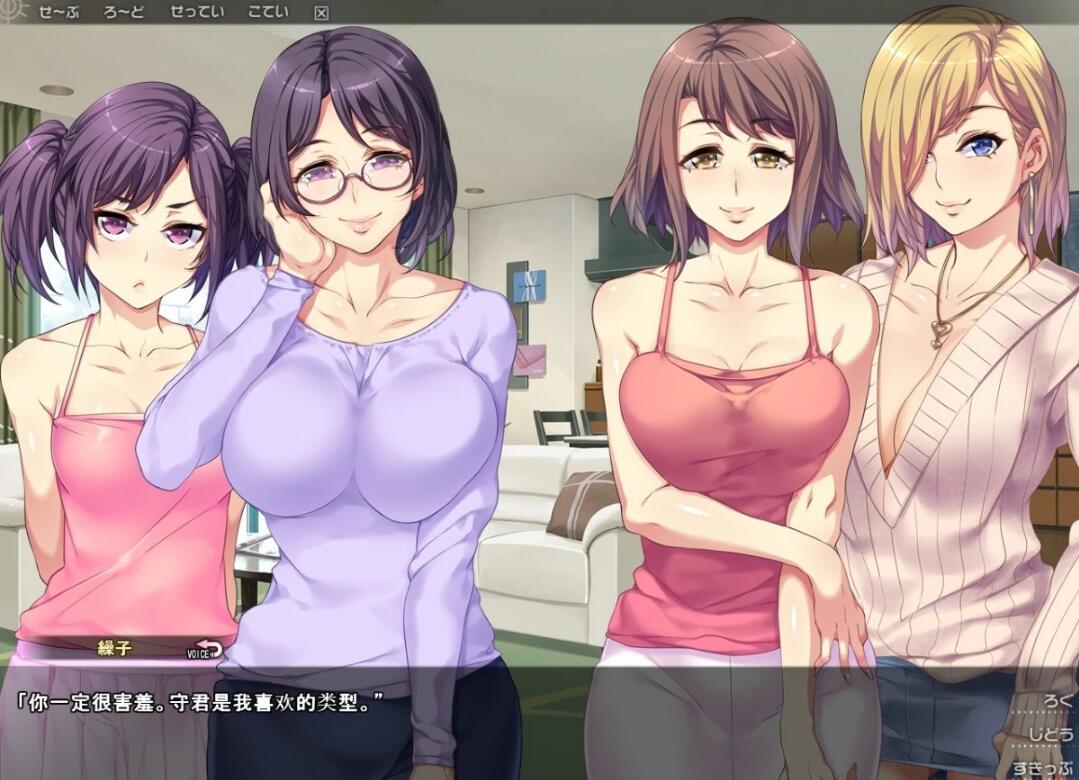The height and width of the screenshot is (780, 1079).
Task: Close the window with the X box
Action: point(321,13)
